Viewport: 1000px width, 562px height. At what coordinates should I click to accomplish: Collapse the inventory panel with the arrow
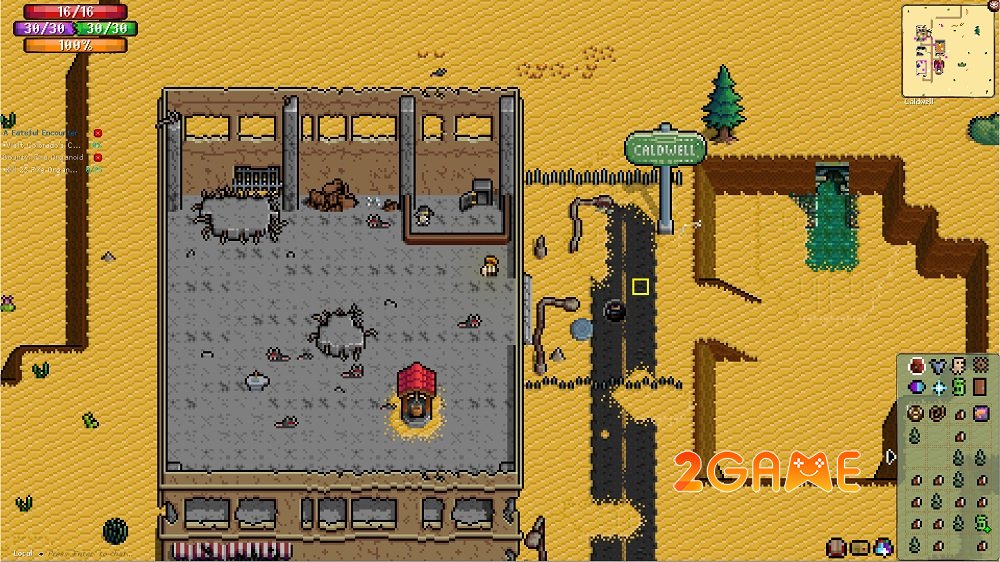click(892, 457)
